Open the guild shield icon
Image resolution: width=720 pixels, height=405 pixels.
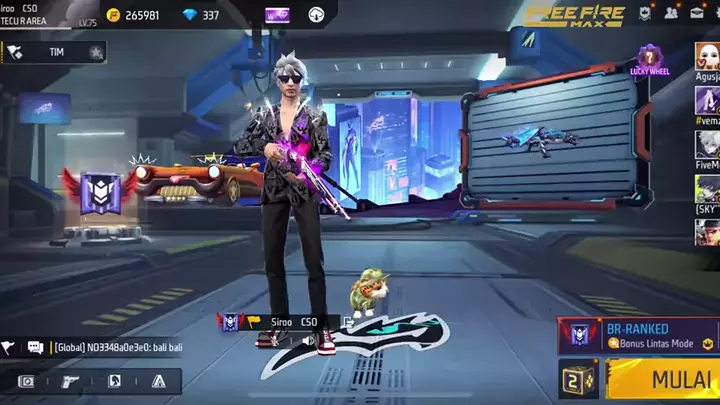click(x=646, y=14)
